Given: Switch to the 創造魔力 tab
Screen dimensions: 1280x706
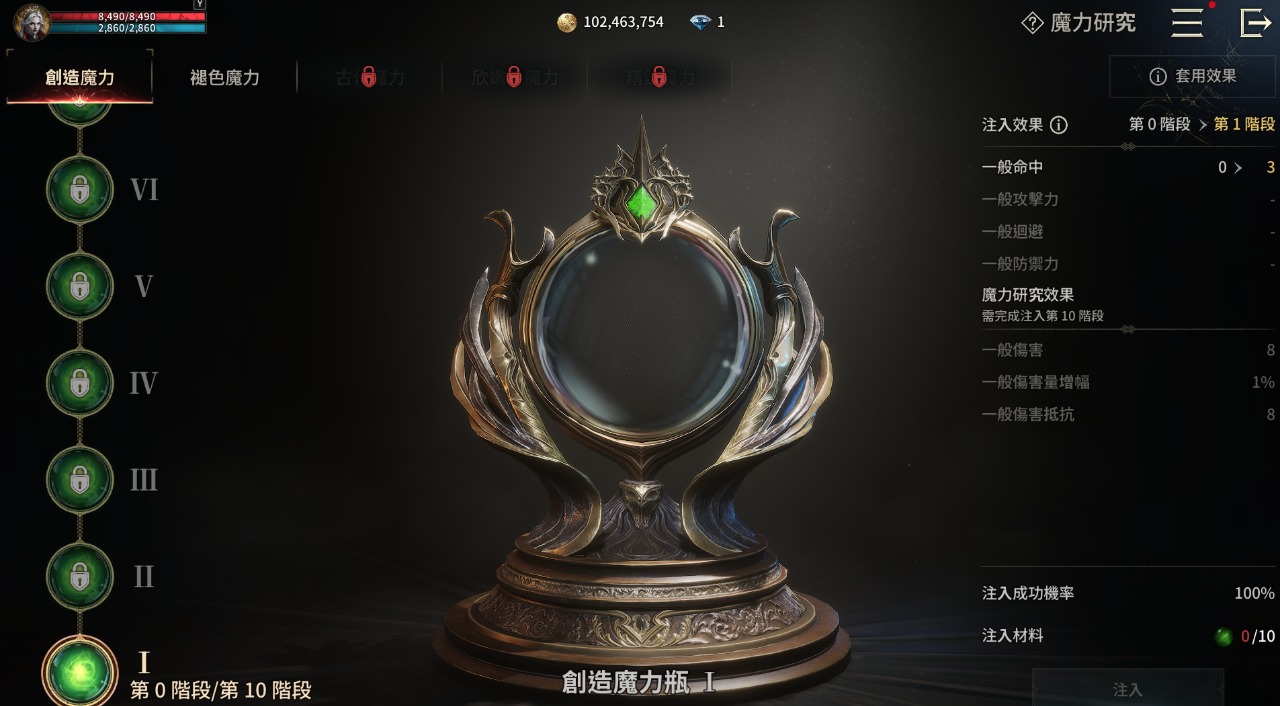Looking at the screenshot, I should pyautogui.click(x=80, y=77).
